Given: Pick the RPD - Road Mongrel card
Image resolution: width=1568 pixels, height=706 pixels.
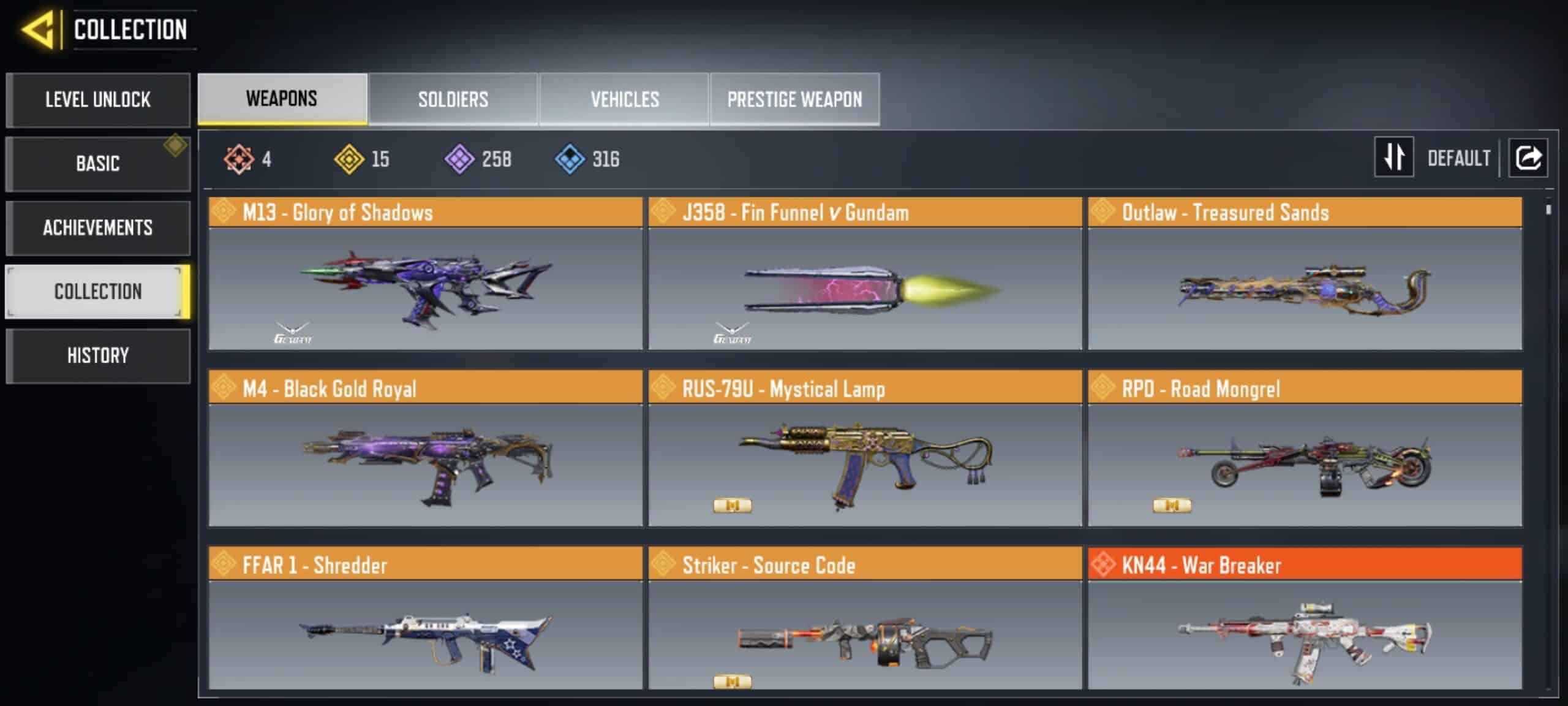Looking at the screenshot, I should point(1305,449).
